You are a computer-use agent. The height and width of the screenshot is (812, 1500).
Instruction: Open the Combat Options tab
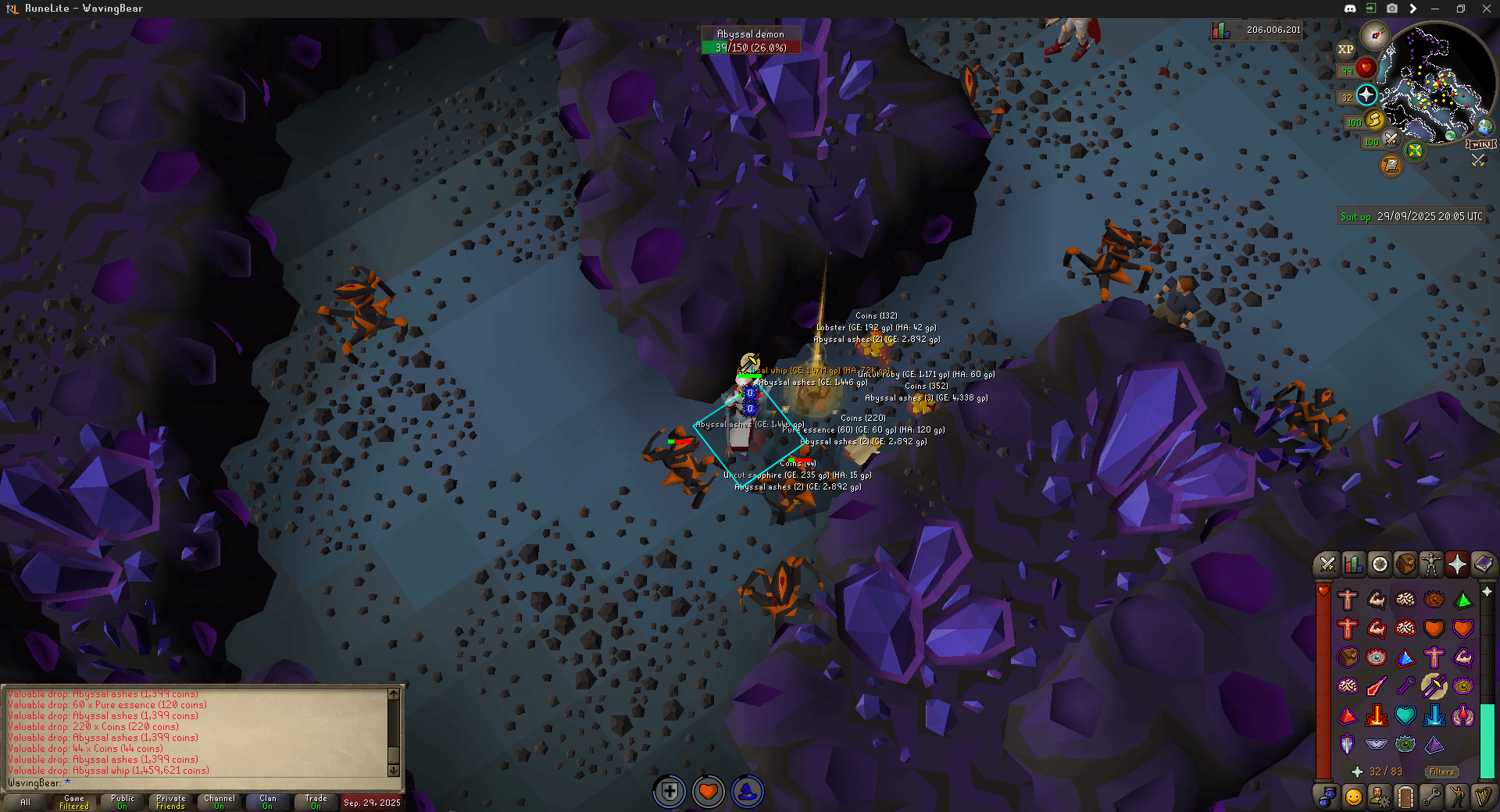[1327, 564]
